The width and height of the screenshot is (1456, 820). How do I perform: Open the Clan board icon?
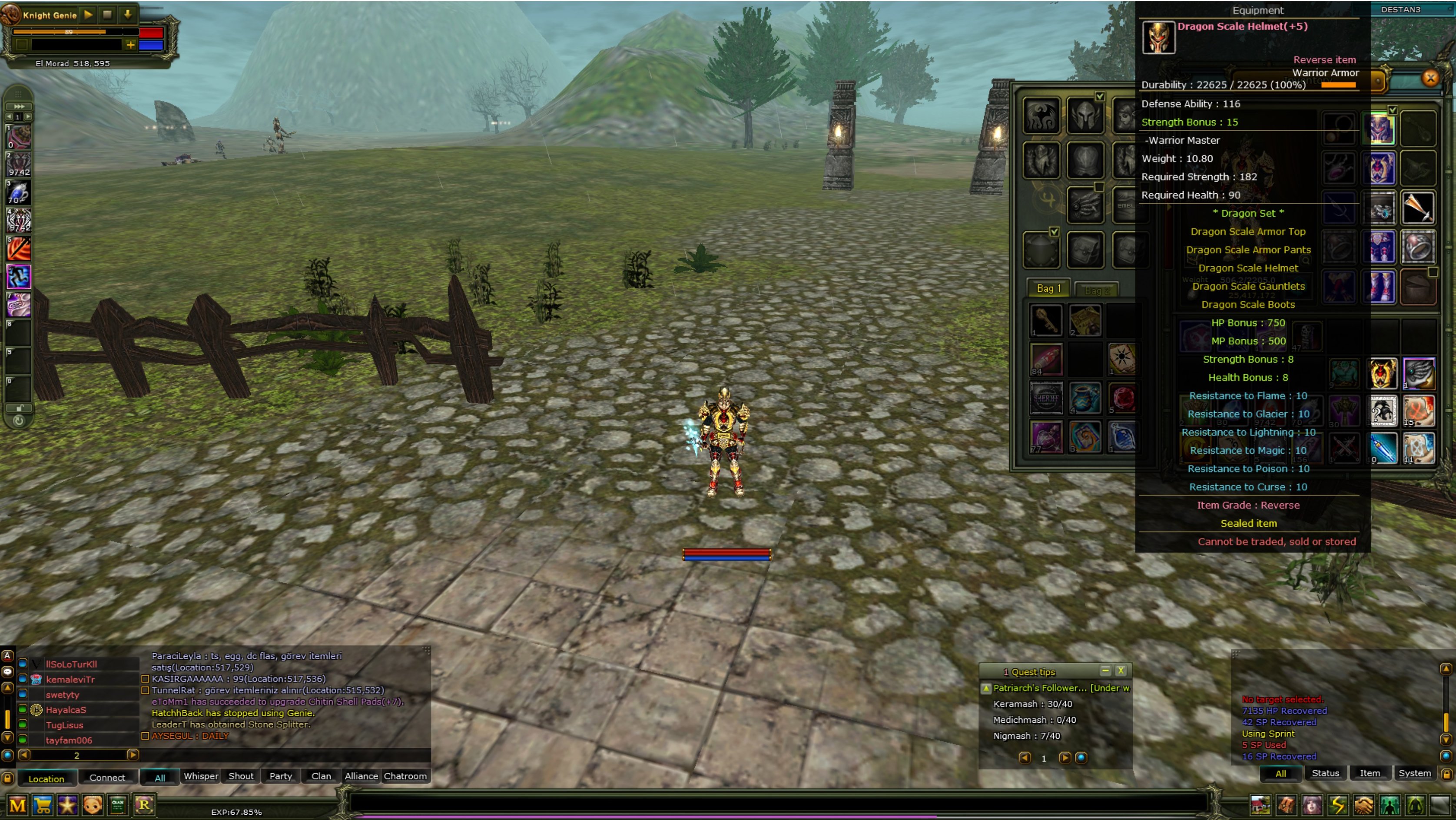coord(118,805)
